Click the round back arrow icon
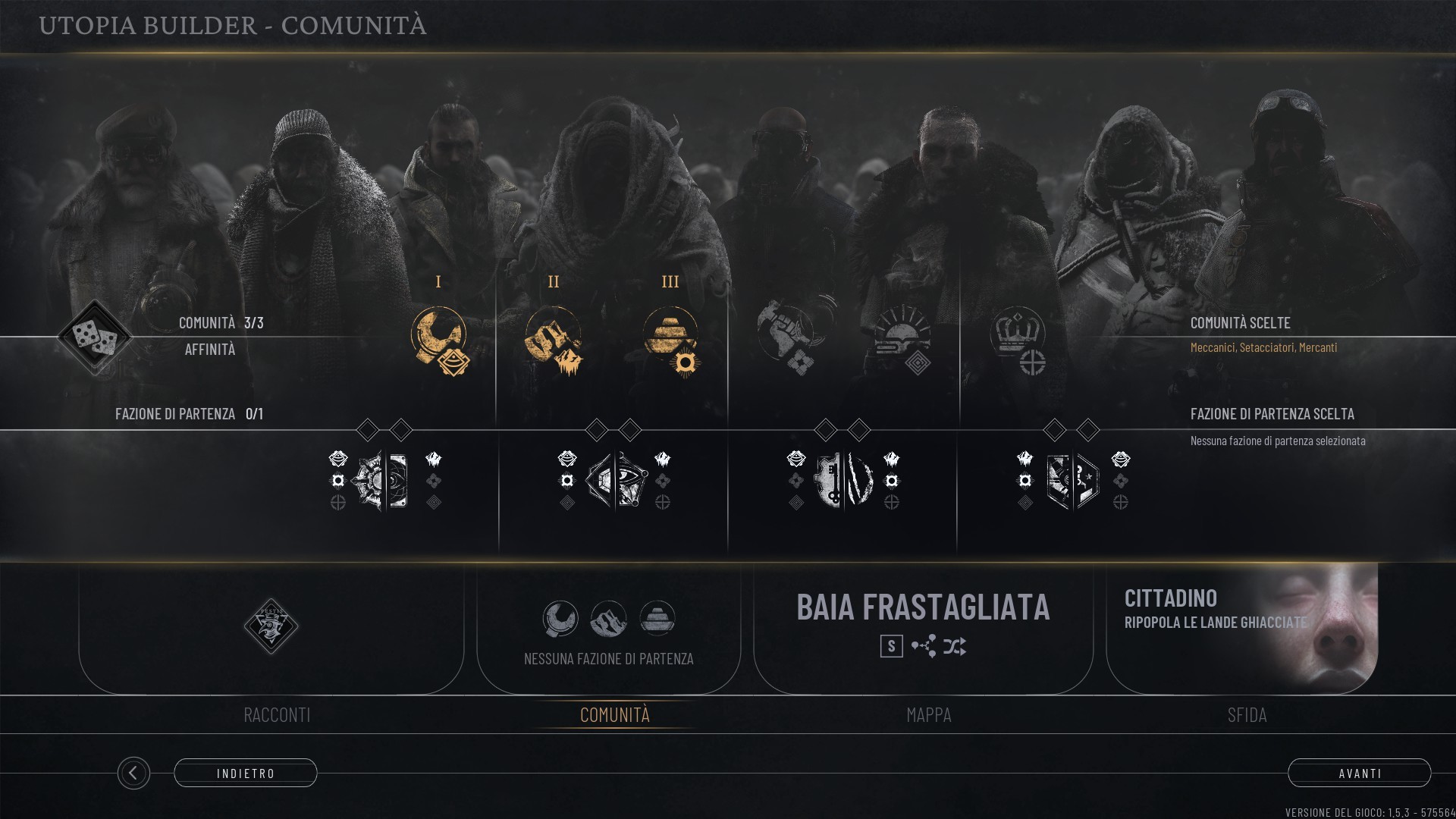 [133, 773]
